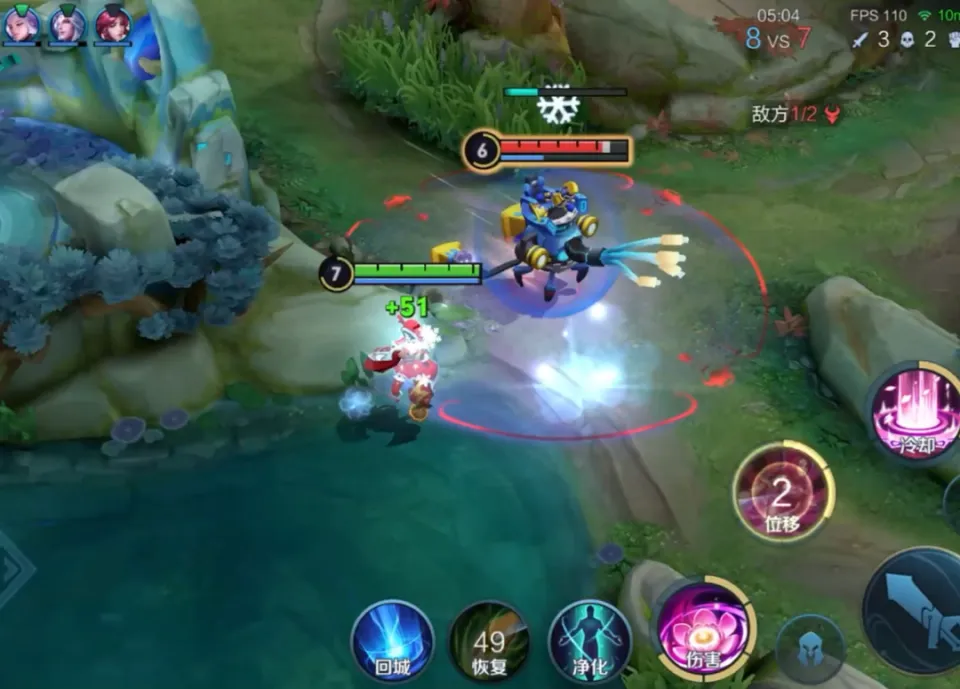
Task: Tap the helmet hero-target button
Action: (810, 650)
